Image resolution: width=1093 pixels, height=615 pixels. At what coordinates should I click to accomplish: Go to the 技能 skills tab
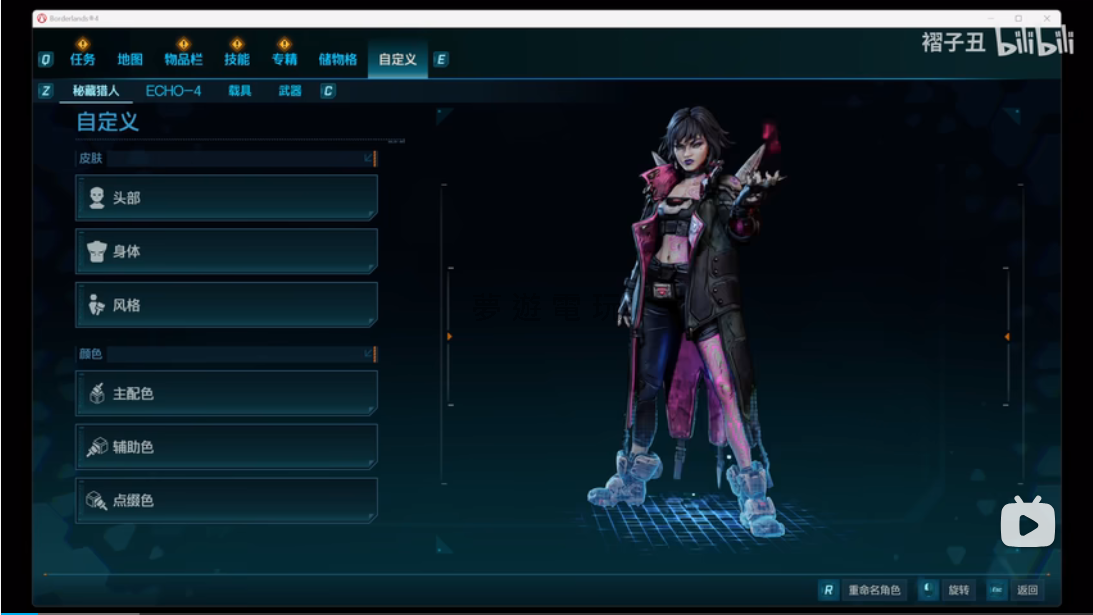237,60
